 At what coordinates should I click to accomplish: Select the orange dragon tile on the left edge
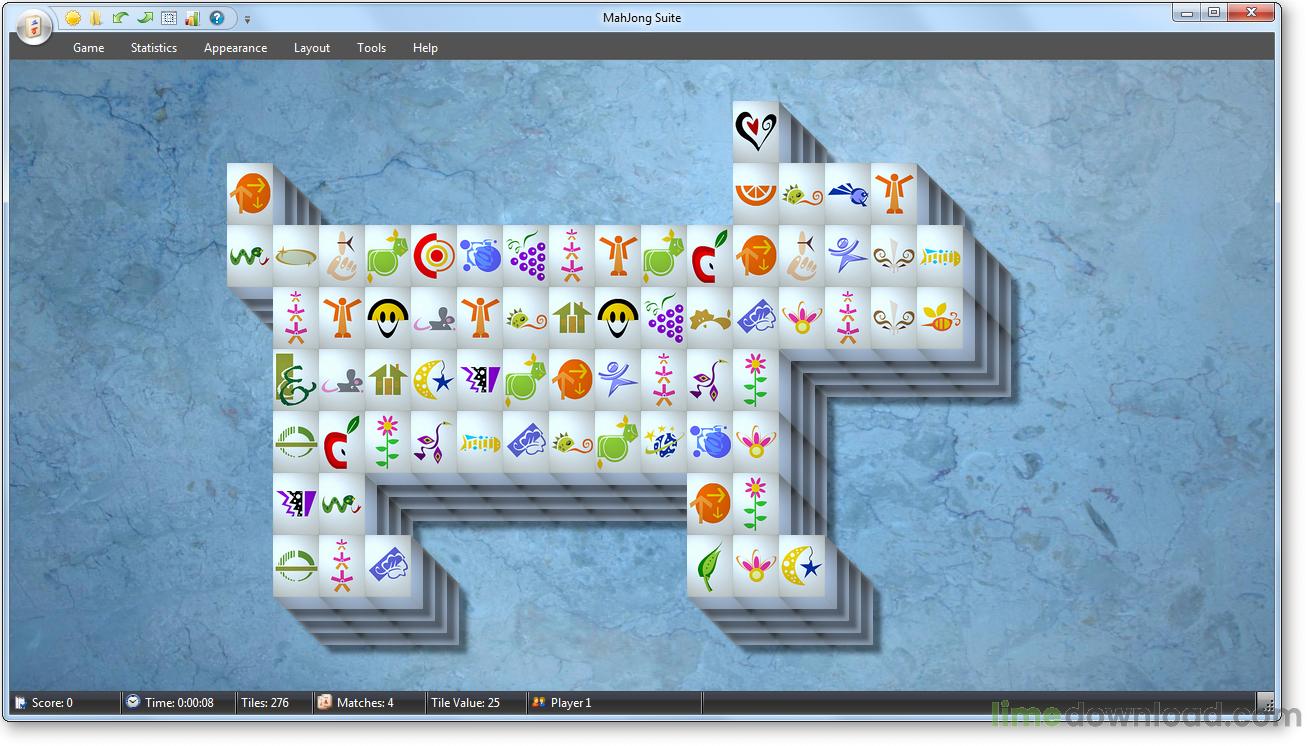(x=249, y=192)
